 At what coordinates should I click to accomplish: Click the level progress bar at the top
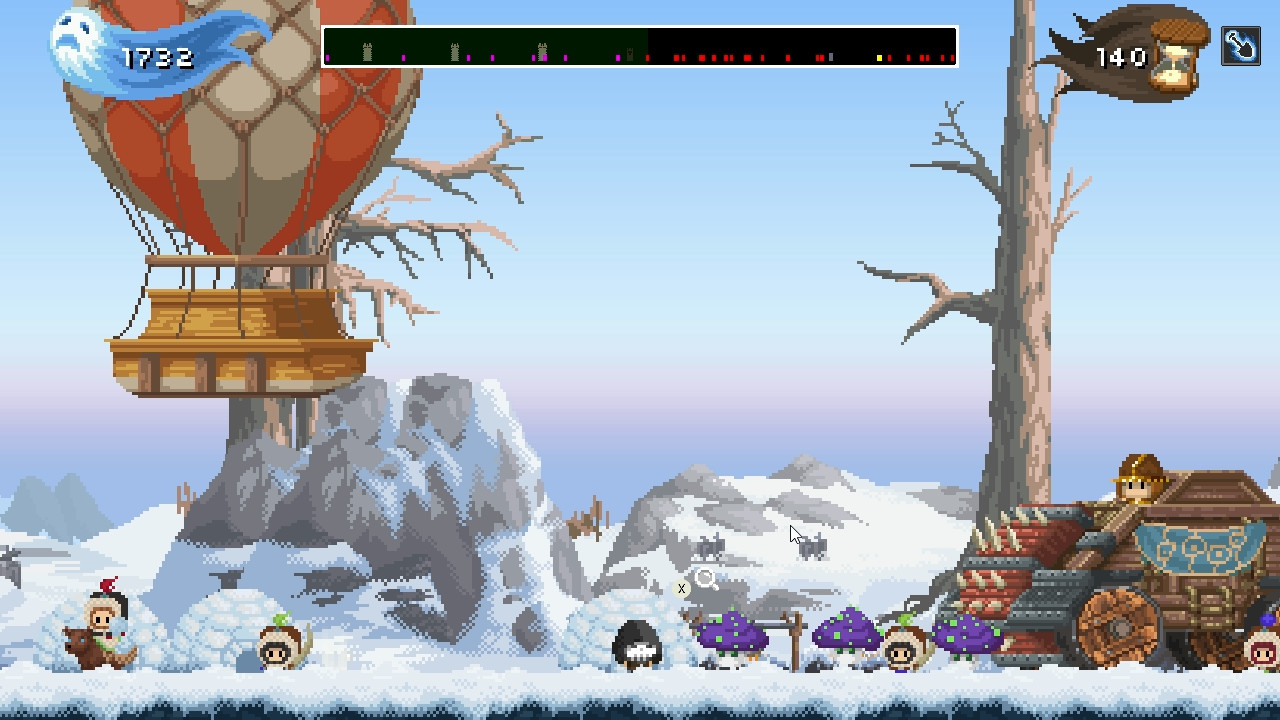640,47
